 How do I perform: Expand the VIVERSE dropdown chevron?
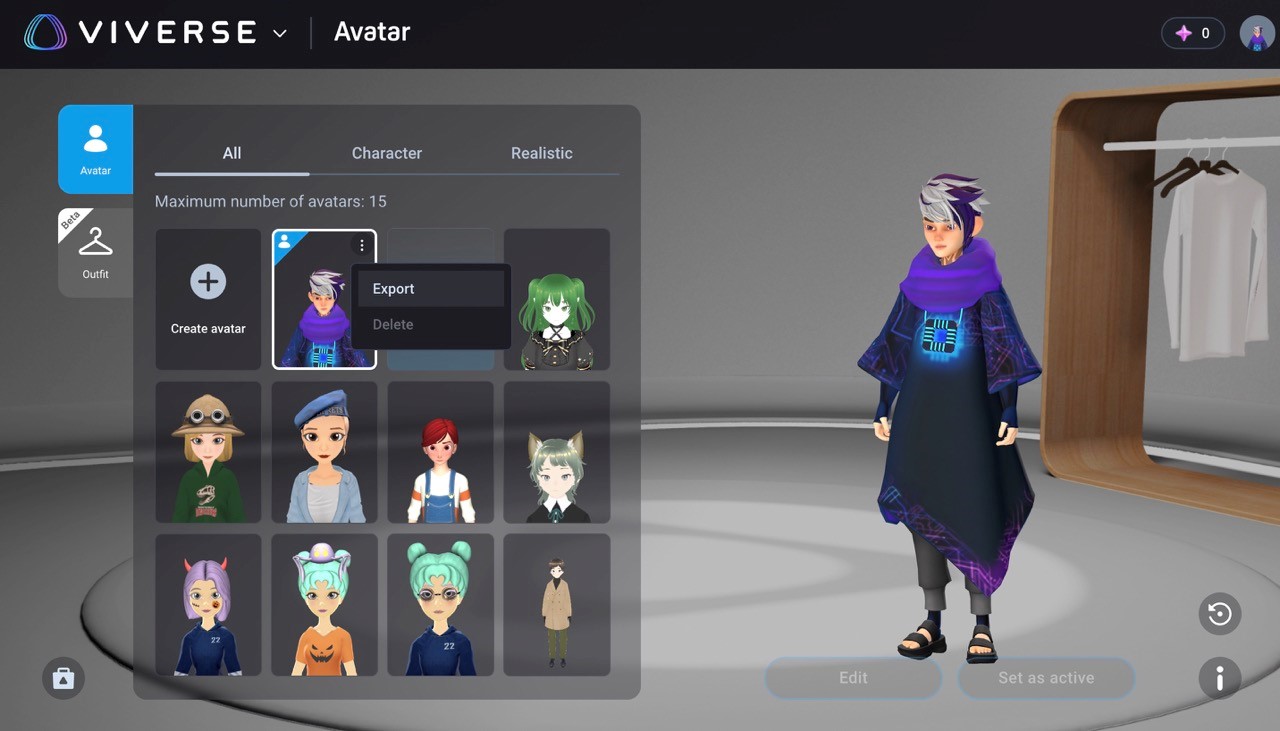pyautogui.click(x=279, y=32)
